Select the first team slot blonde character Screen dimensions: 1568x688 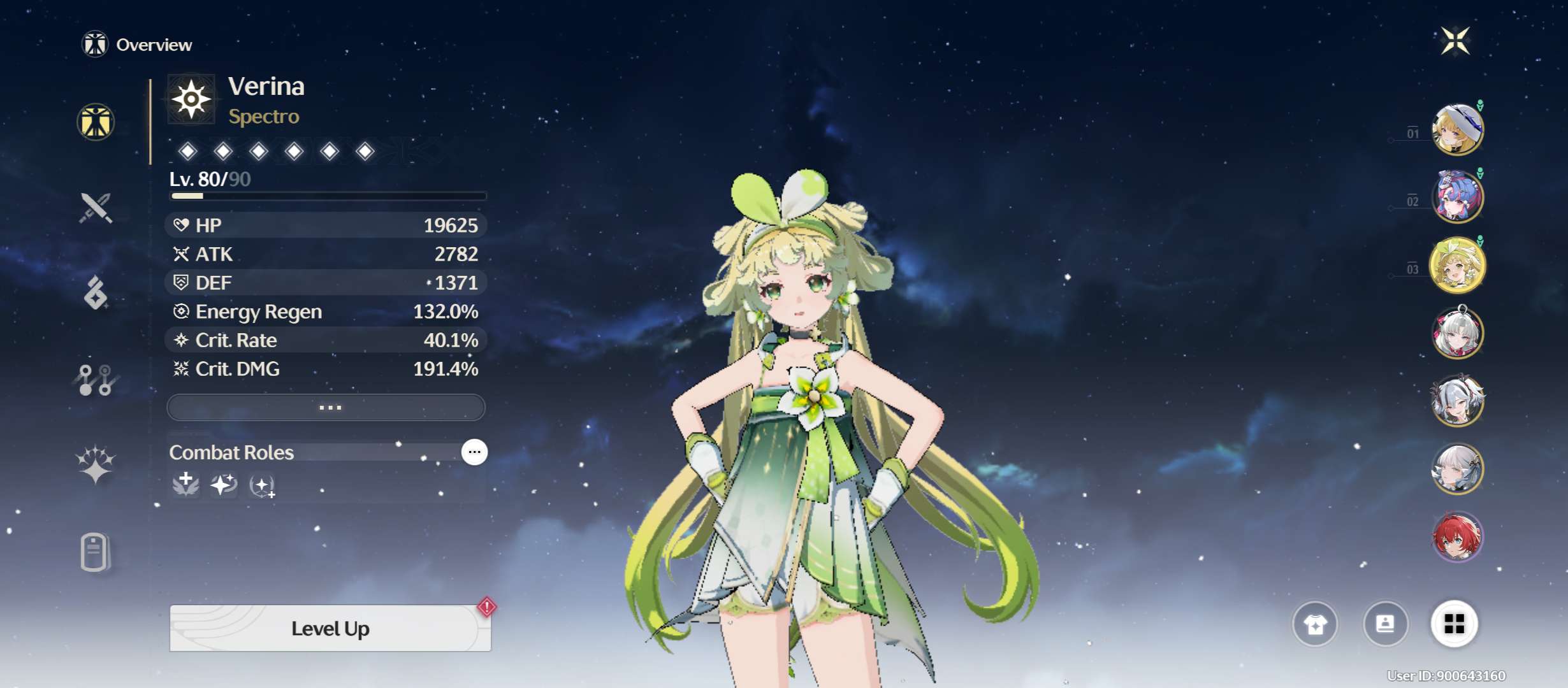pyautogui.click(x=1458, y=129)
